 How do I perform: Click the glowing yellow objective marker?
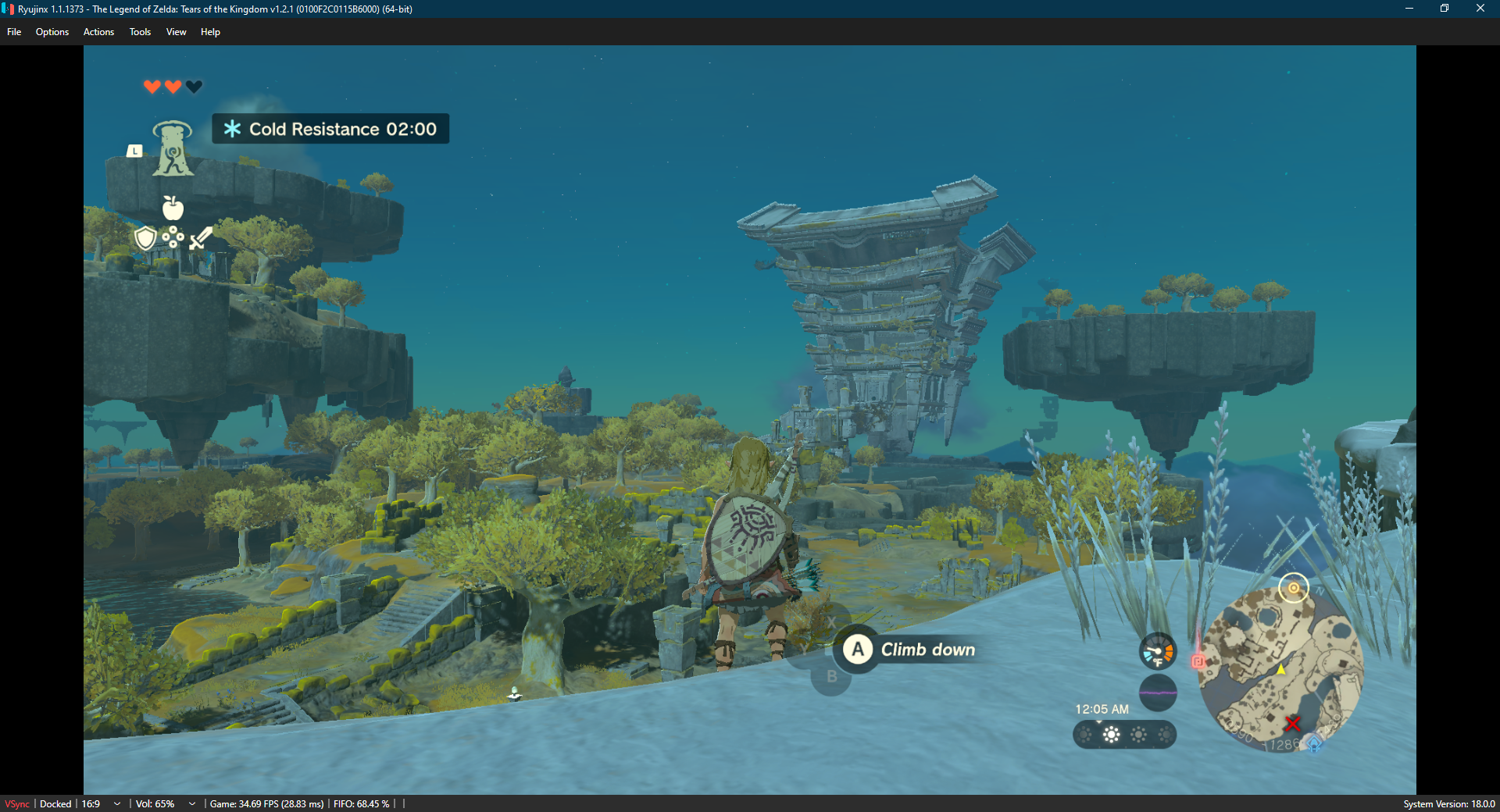point(1294,588)
